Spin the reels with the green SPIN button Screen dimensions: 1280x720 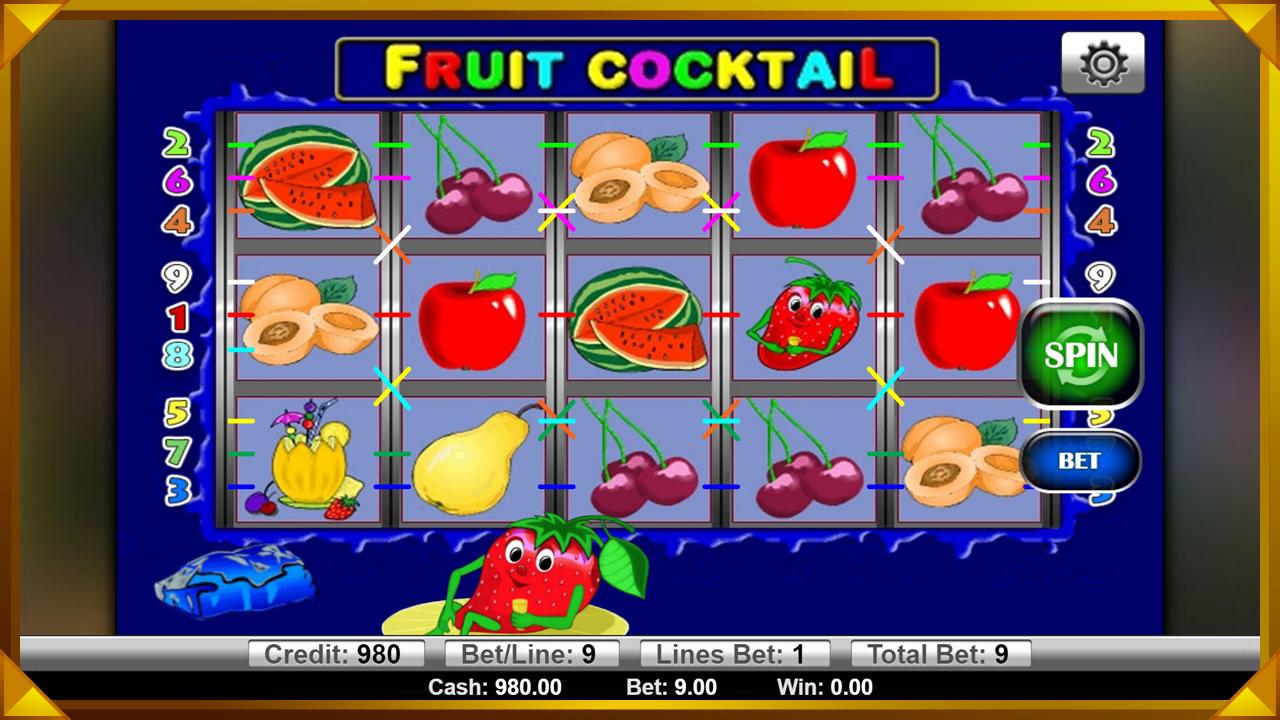(x=1080, y=355)
